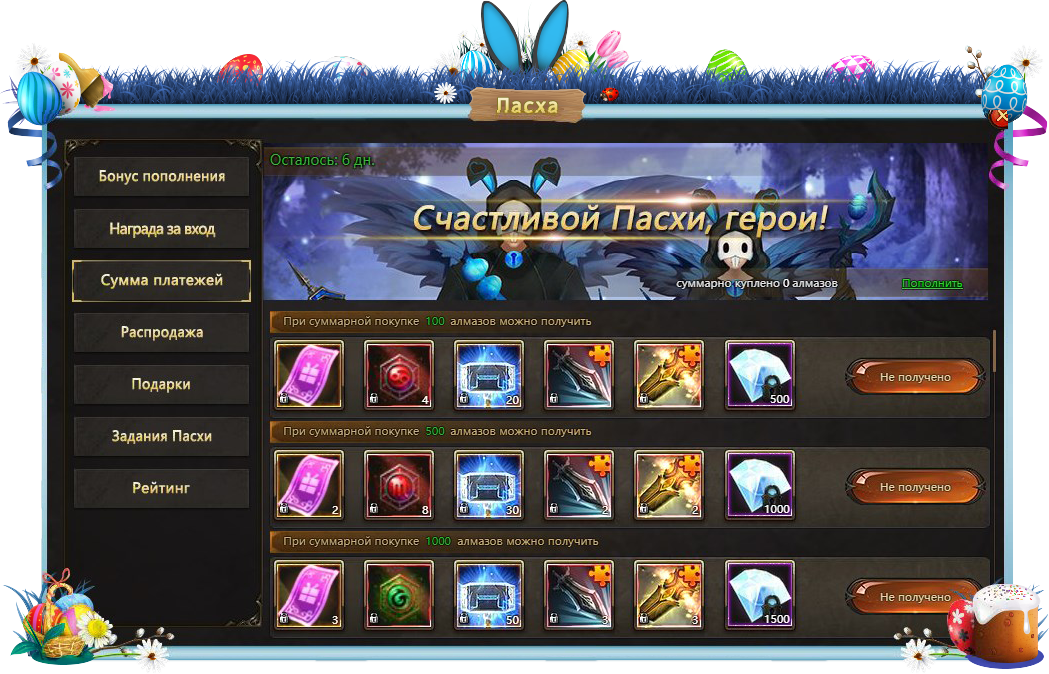This screenshot has height=674, width=1049.
Task: Claim the 500 diamonds tier reward button
Action: 914,487
